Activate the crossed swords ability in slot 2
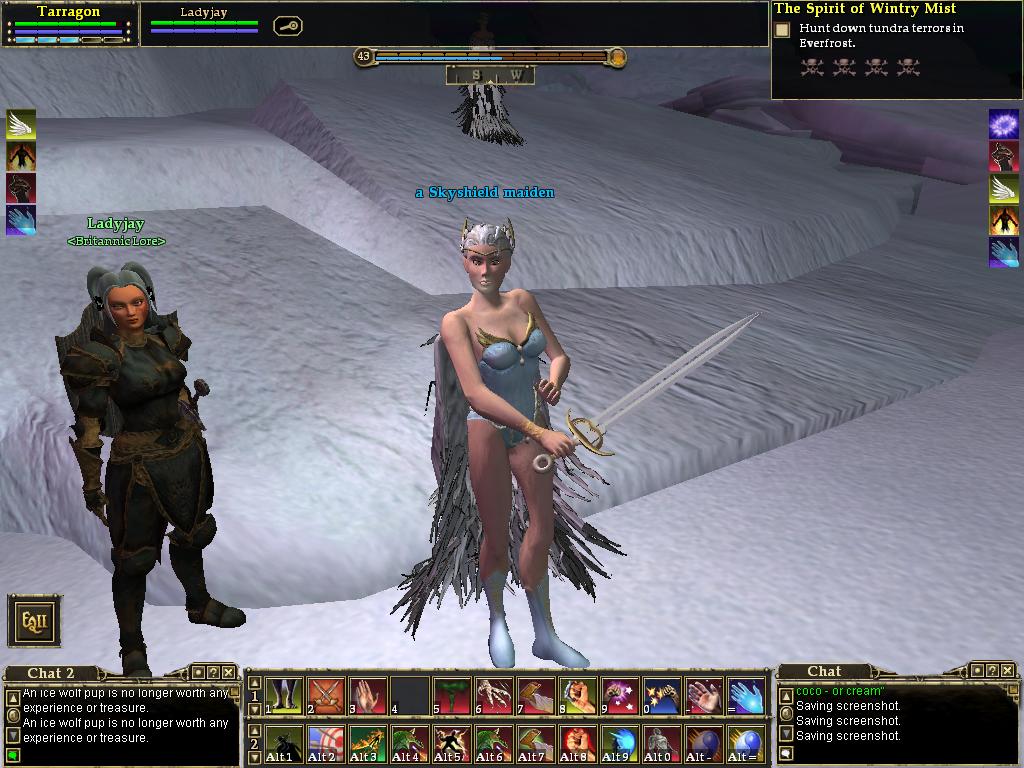Image resolution: width=1024 pixels, height=768 pixels. click(327, 695)
